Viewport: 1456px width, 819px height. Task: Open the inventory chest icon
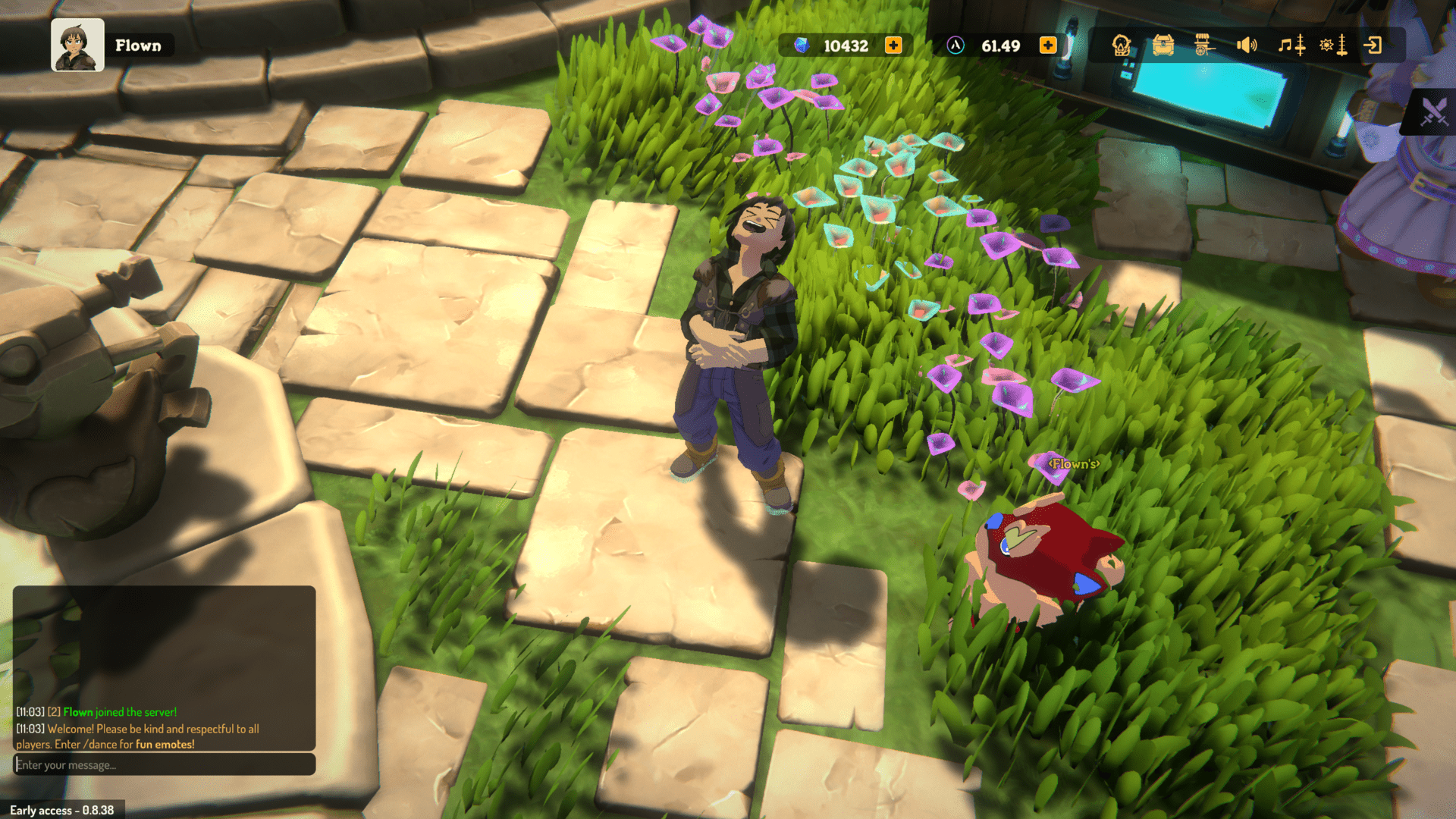pos(1164,45)
